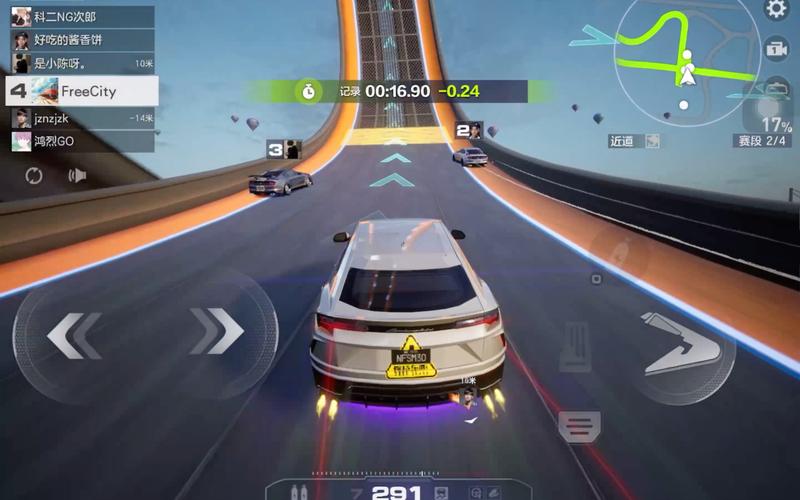Select player jznzjzk in the ranking list
This screenshot has height=500, width=800.
tap(82, 118)
